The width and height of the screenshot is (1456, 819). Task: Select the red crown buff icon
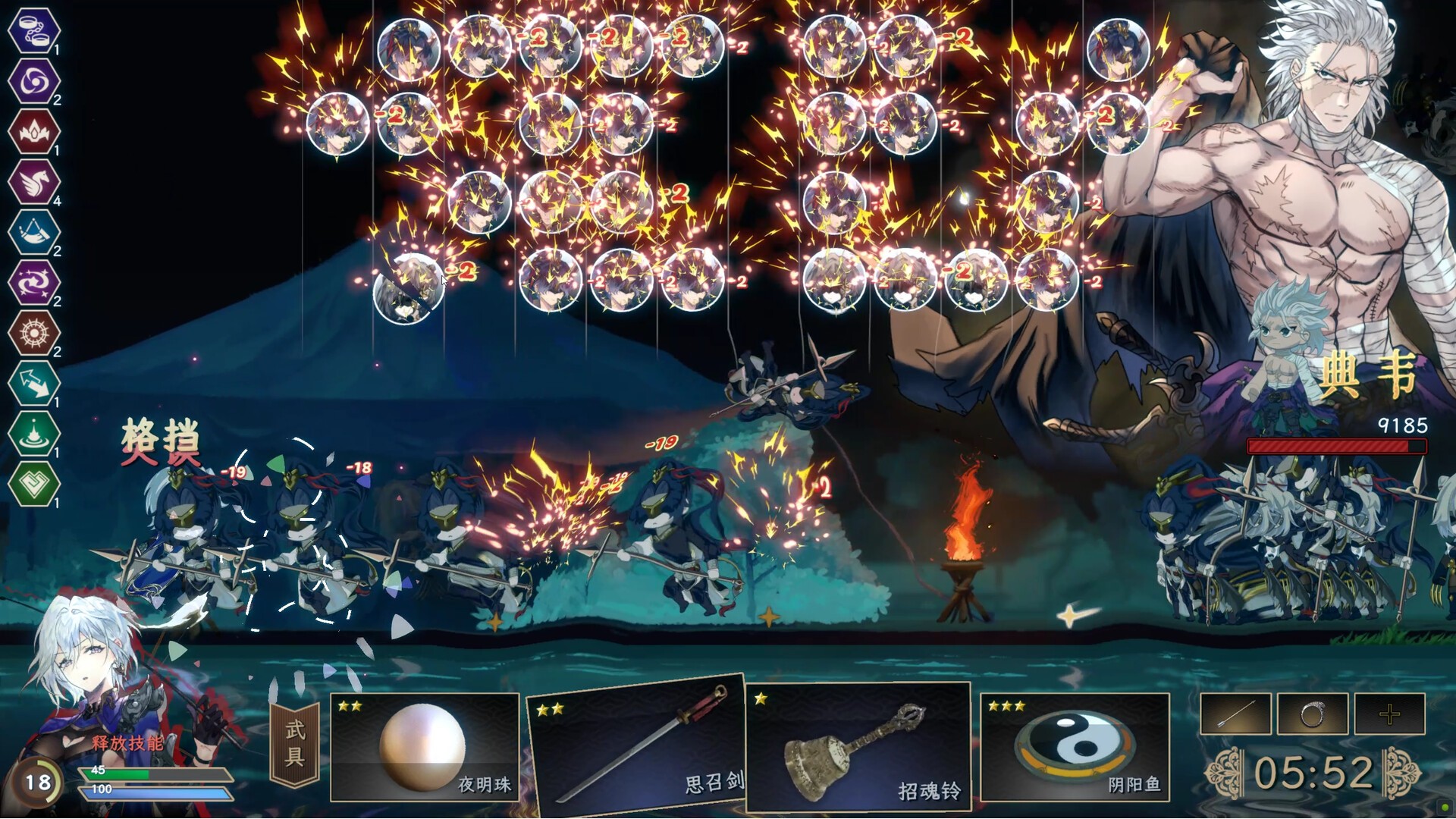point(34,131)
